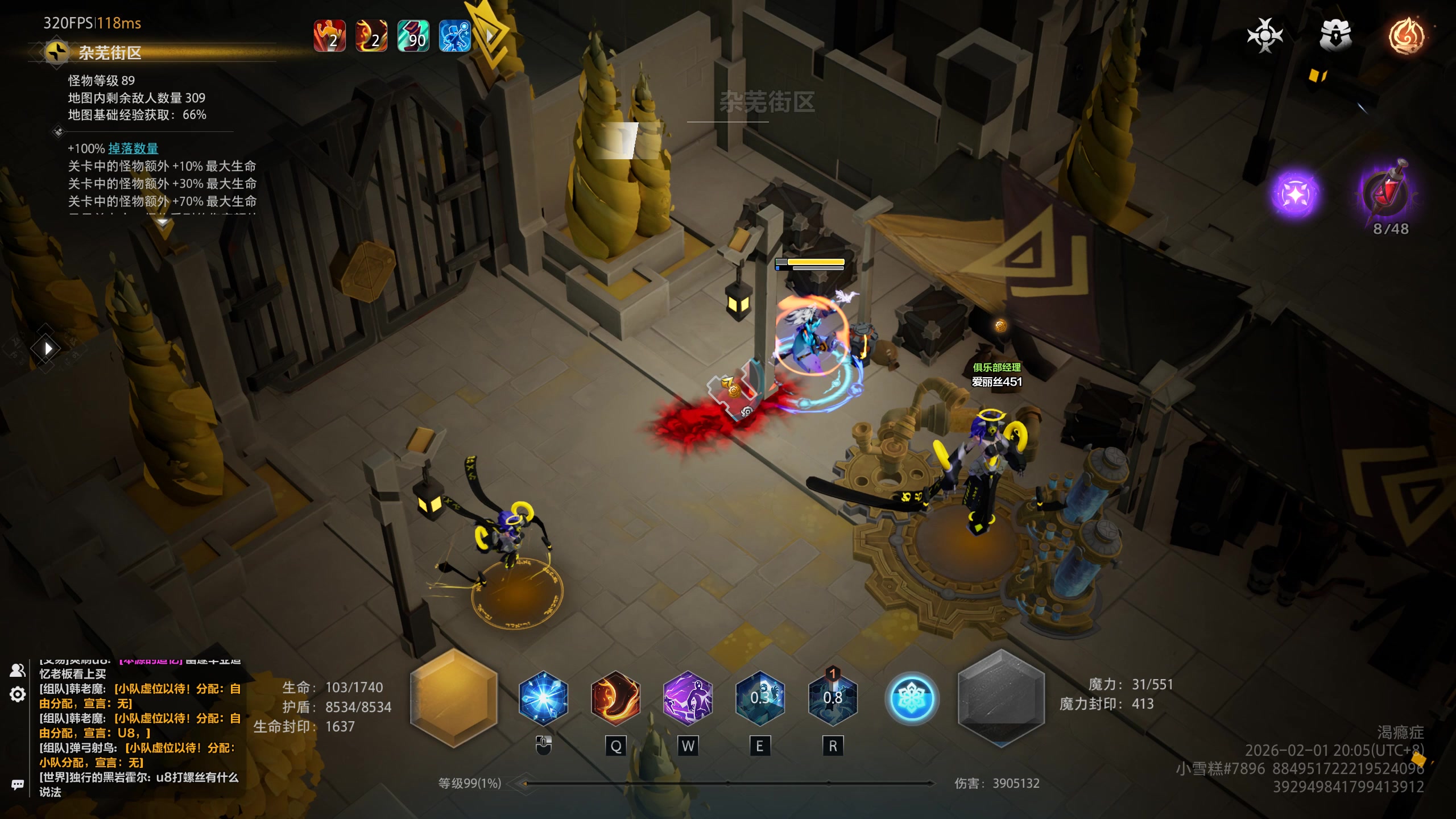Select the red fist buff icon
This screenshot has height=819, width=1456.
330,36
